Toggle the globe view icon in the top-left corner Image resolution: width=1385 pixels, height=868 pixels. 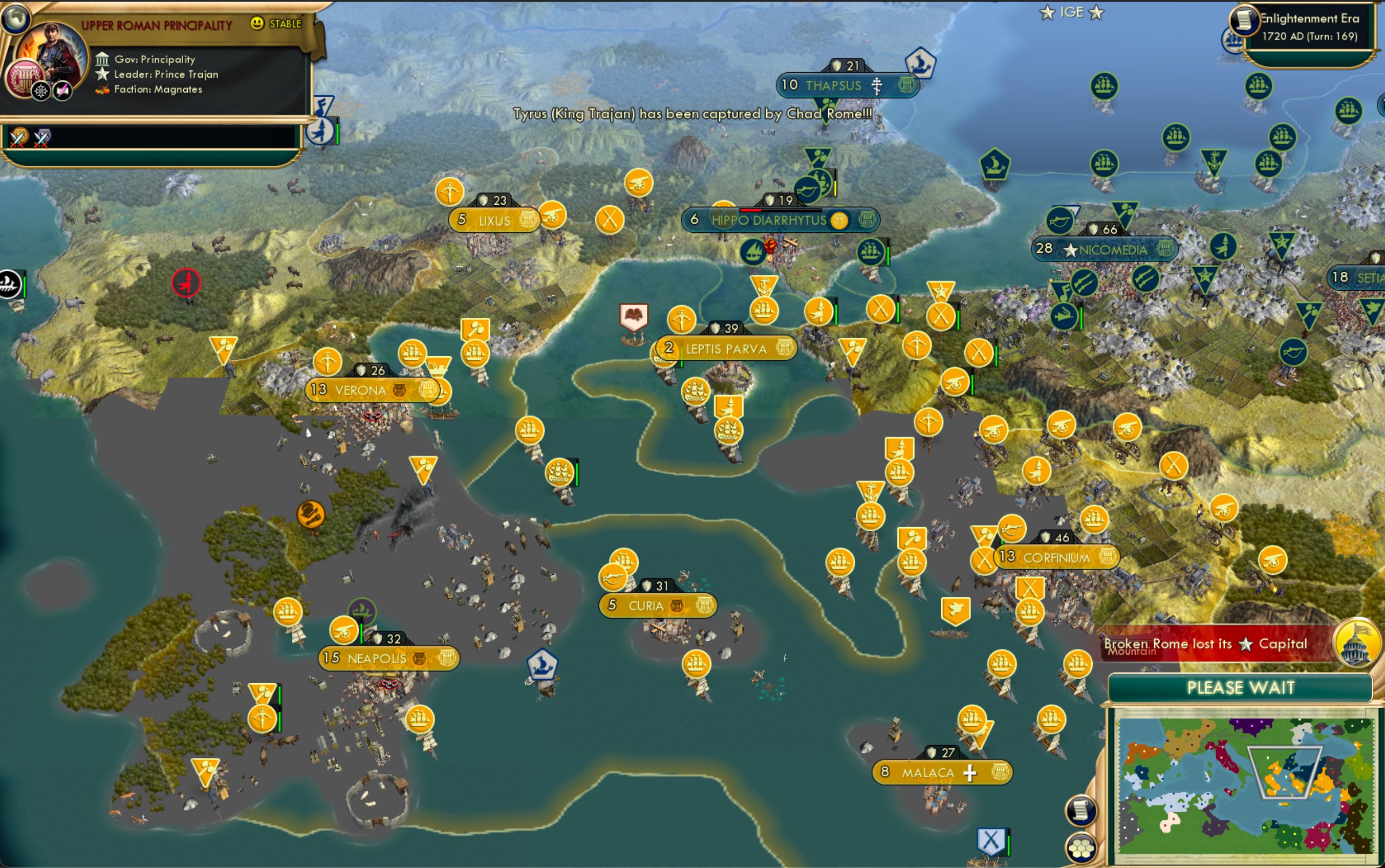click(x=16, y=17)
